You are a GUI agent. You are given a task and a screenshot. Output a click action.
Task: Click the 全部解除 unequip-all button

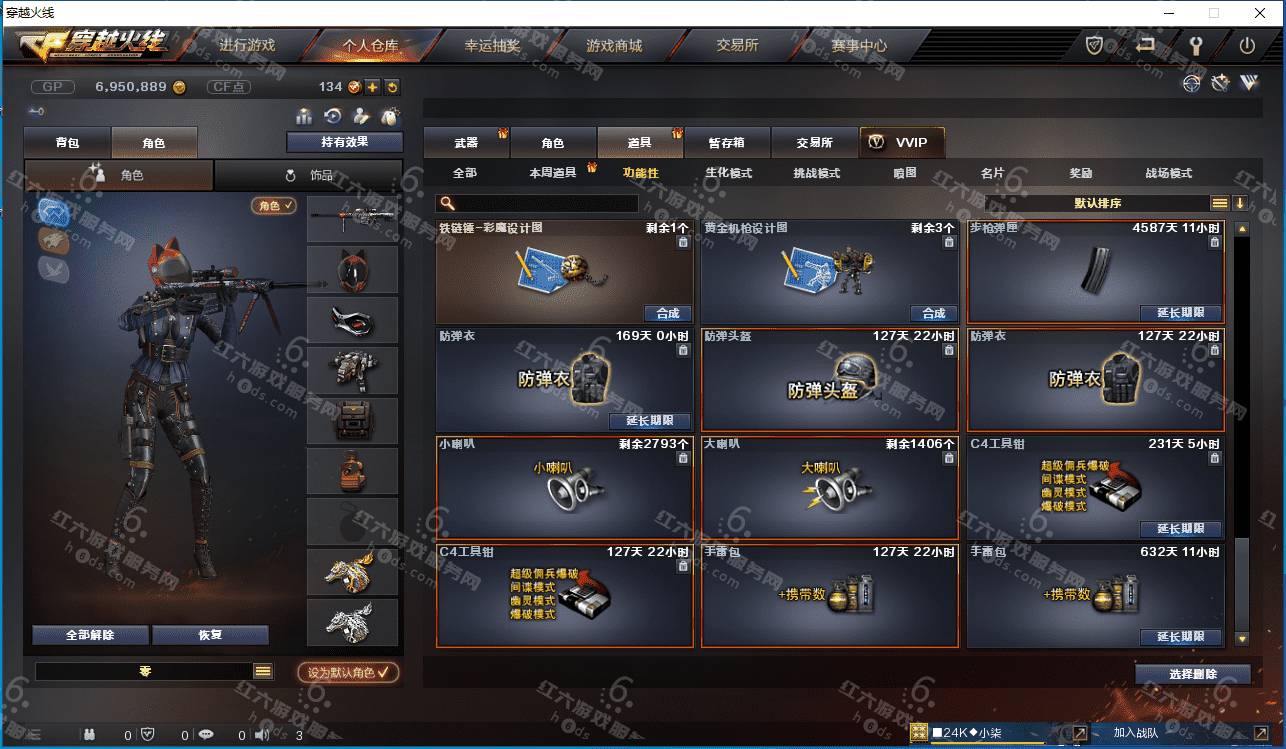coord(90,635)
